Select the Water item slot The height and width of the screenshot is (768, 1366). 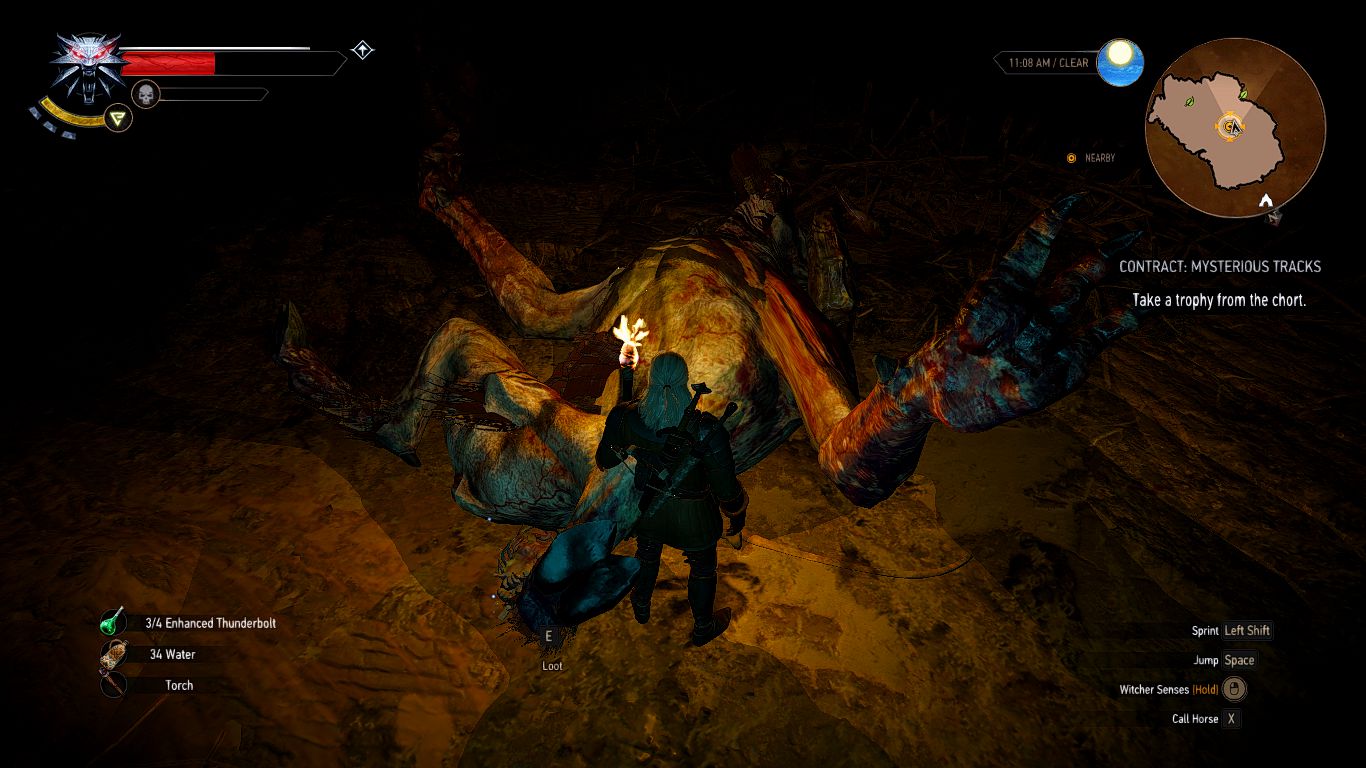(112, 654)
